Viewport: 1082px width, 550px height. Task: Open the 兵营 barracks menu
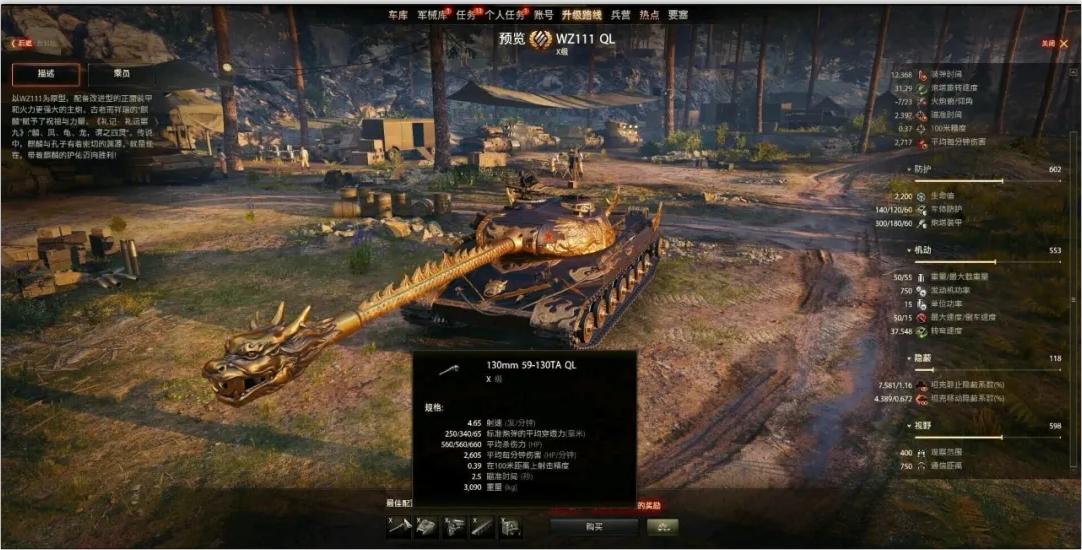(621, 15)
